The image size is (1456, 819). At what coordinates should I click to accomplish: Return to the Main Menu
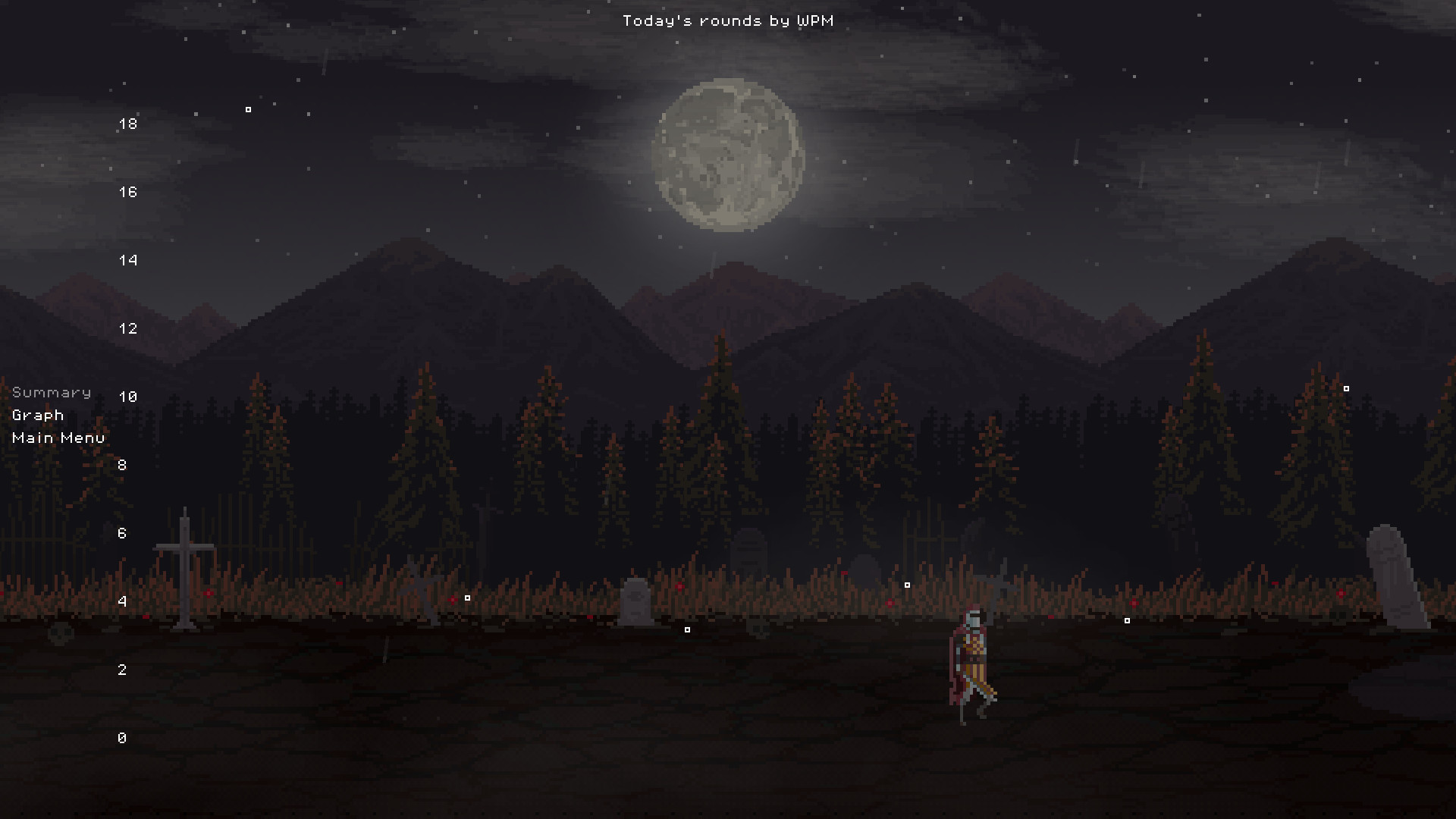pos(58,438)
